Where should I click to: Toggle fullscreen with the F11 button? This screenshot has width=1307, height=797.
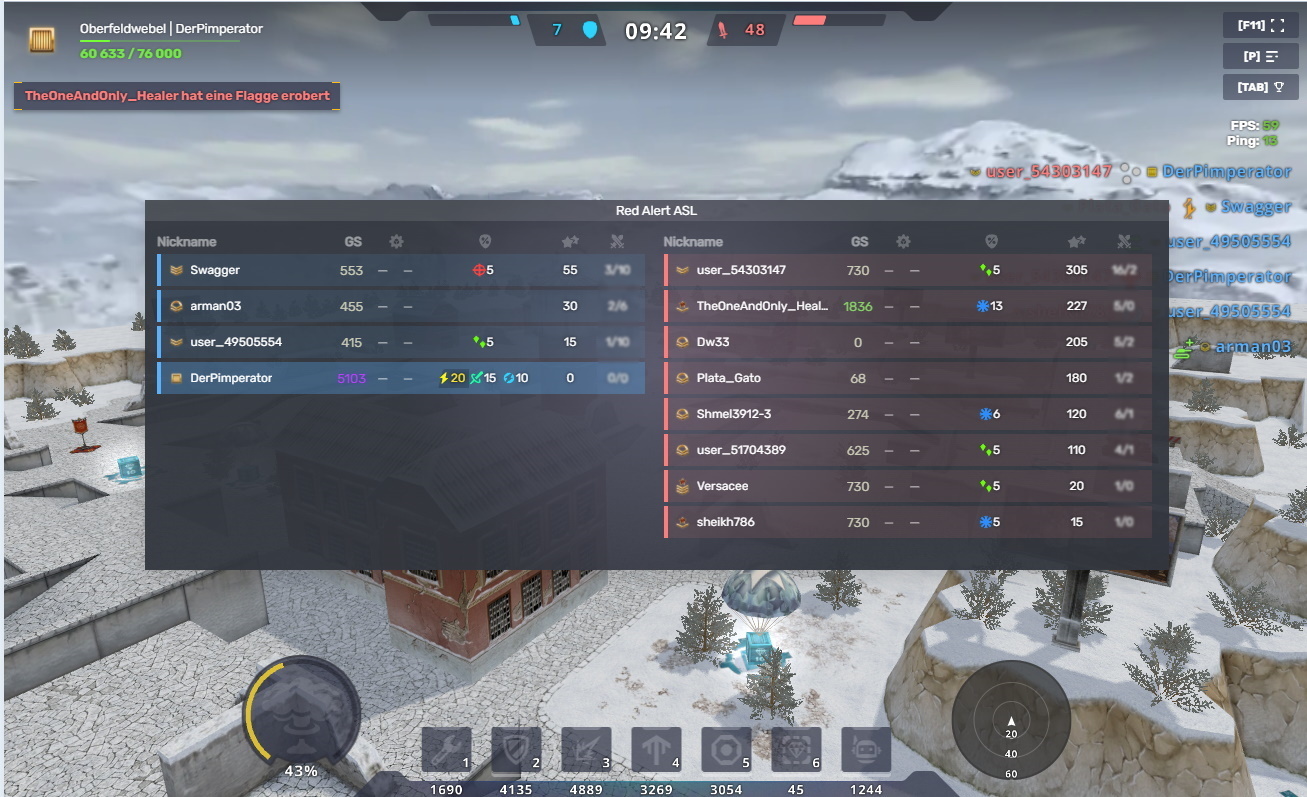point(1260,25)
